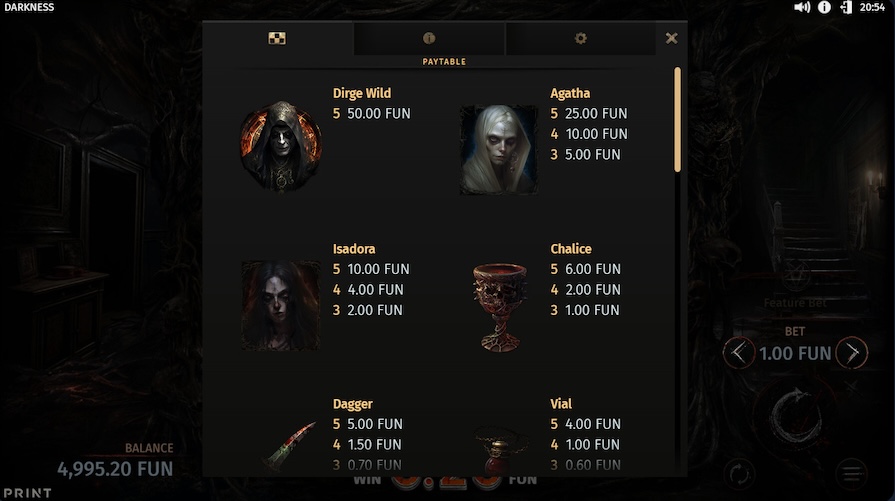Exit the game via door icon
The width and height of the screenshot is (895, 501).
pos(846,7)
